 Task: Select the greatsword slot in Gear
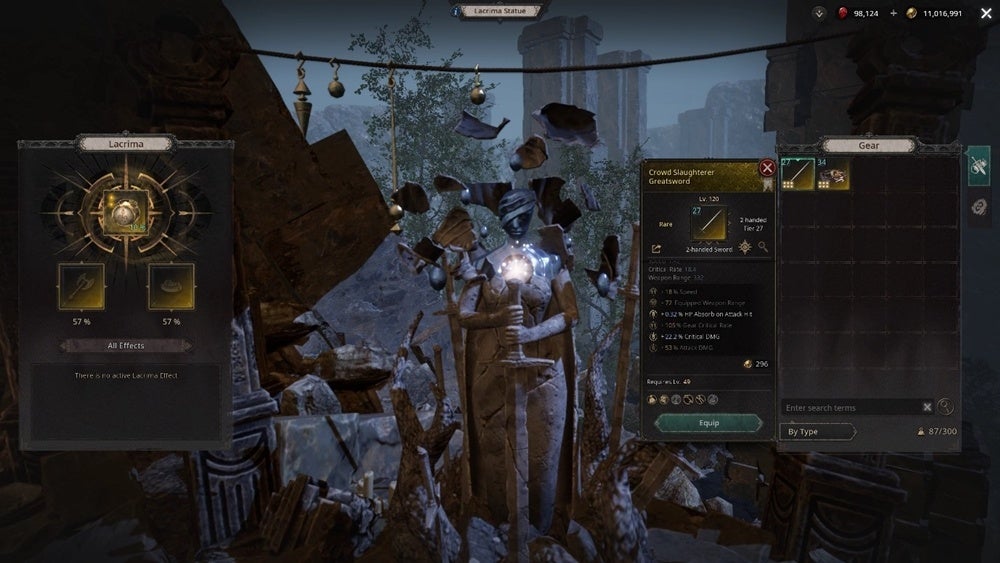tap(797, 174)
